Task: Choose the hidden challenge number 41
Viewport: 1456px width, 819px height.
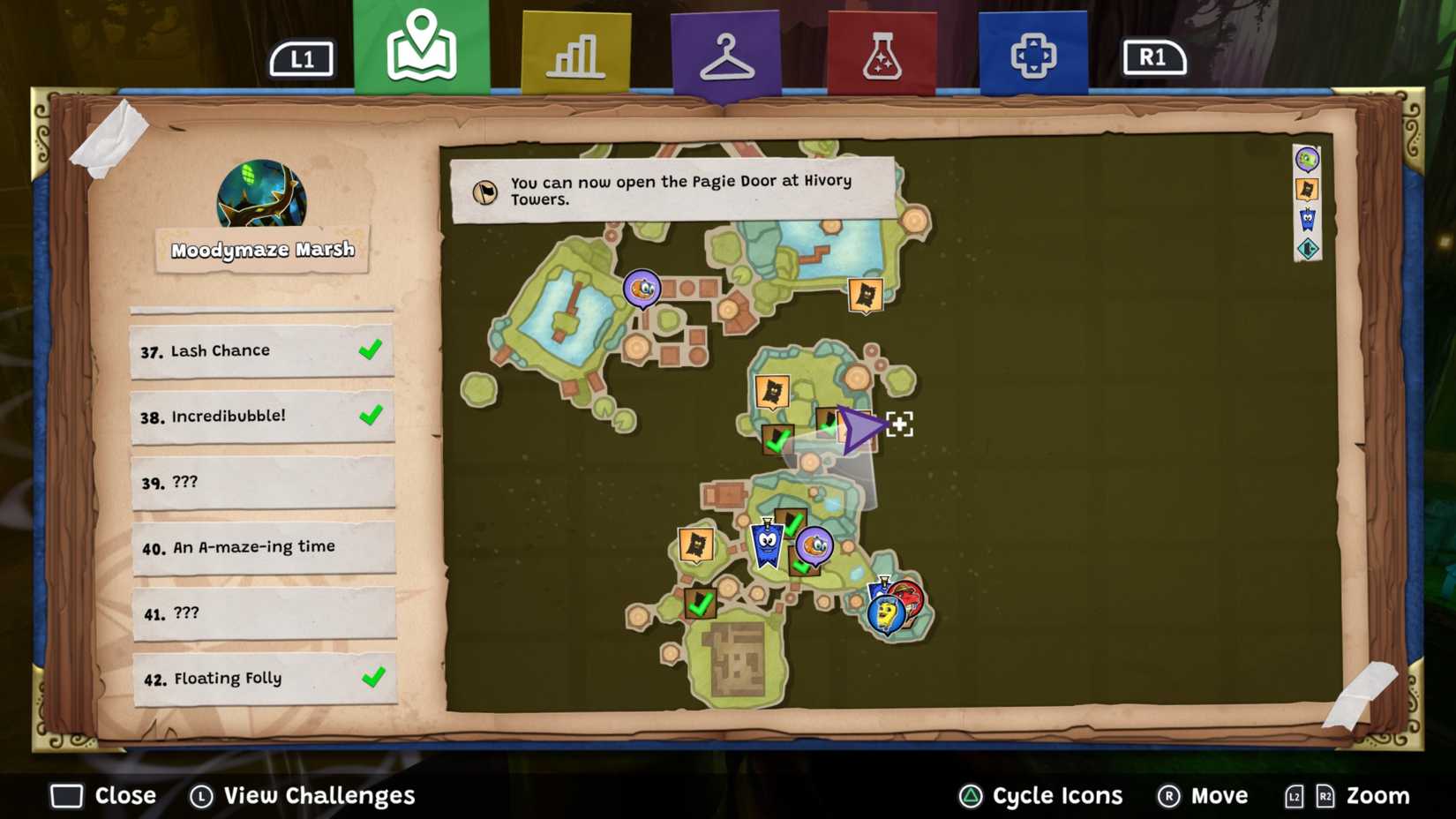Action: click(x=264, y=612)
